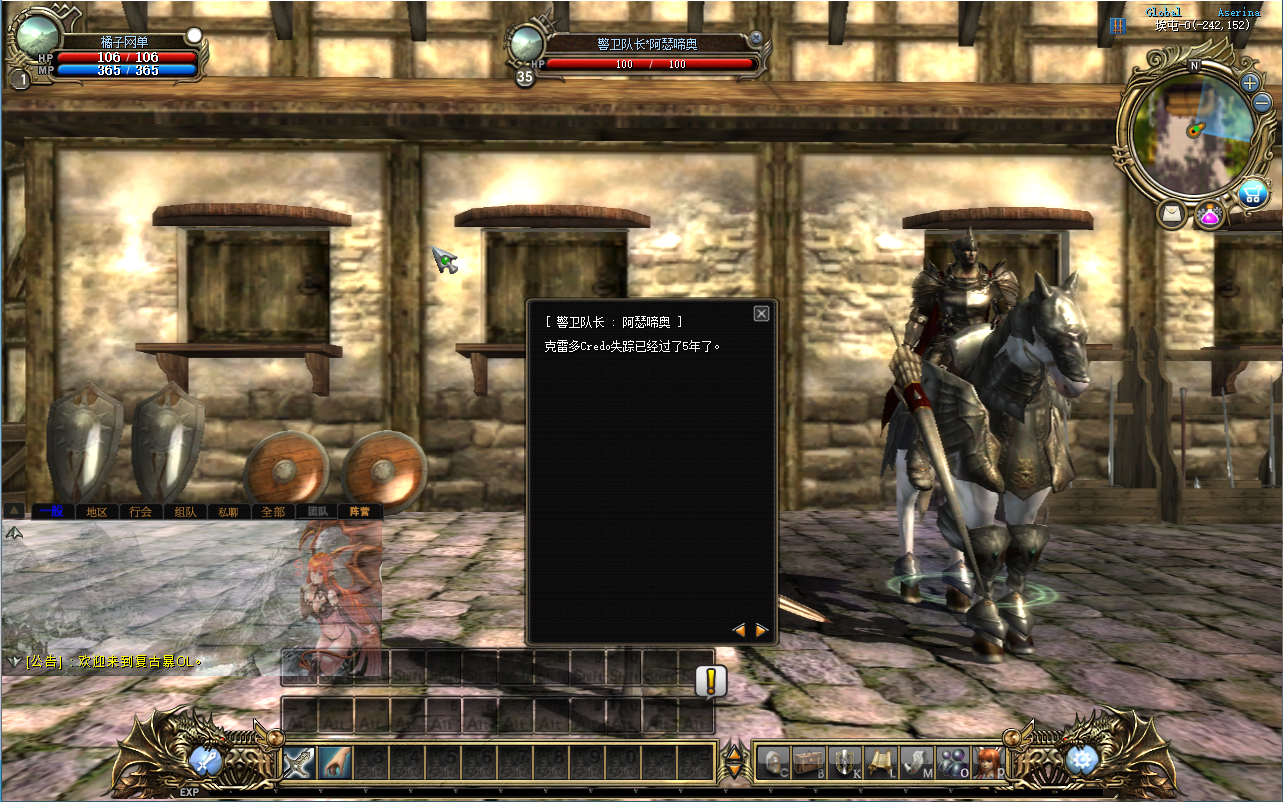This screenshot has height=802, width=1283.
Task: Click the yellow exclamation quest notification
Action: pyautogui.click(x=711, y=681)
